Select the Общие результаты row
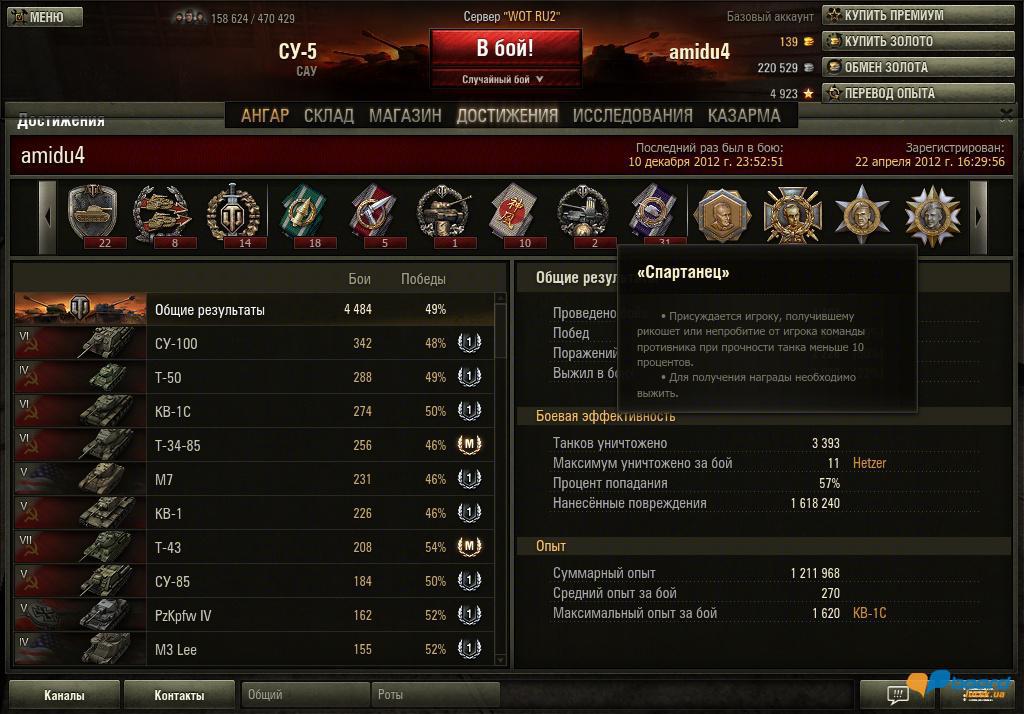 point(254,310)
